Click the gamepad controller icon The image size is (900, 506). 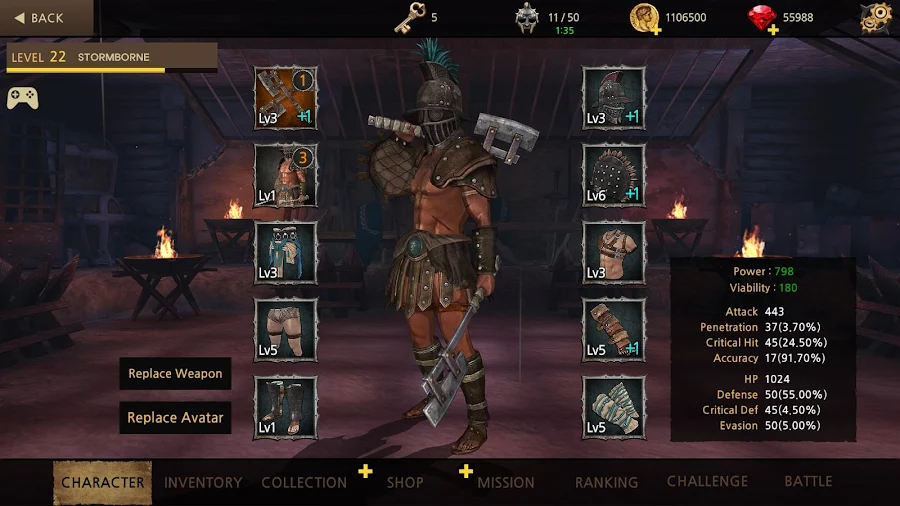point(22,98)
